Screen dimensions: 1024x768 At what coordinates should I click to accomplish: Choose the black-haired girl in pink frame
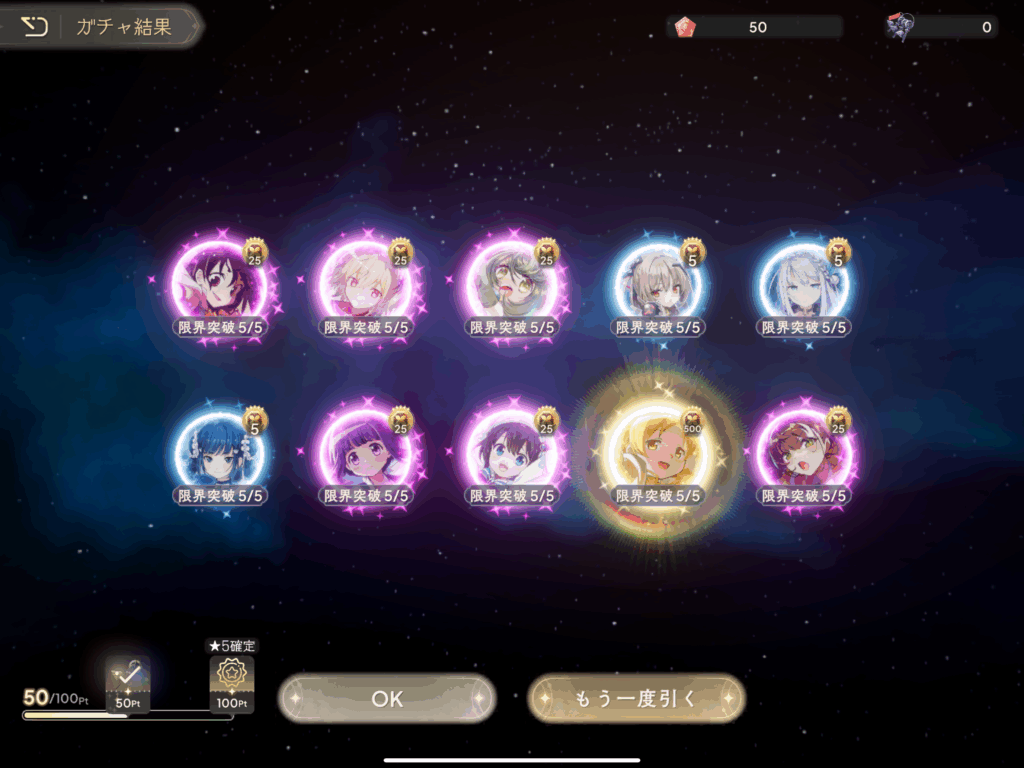[220, 283]
